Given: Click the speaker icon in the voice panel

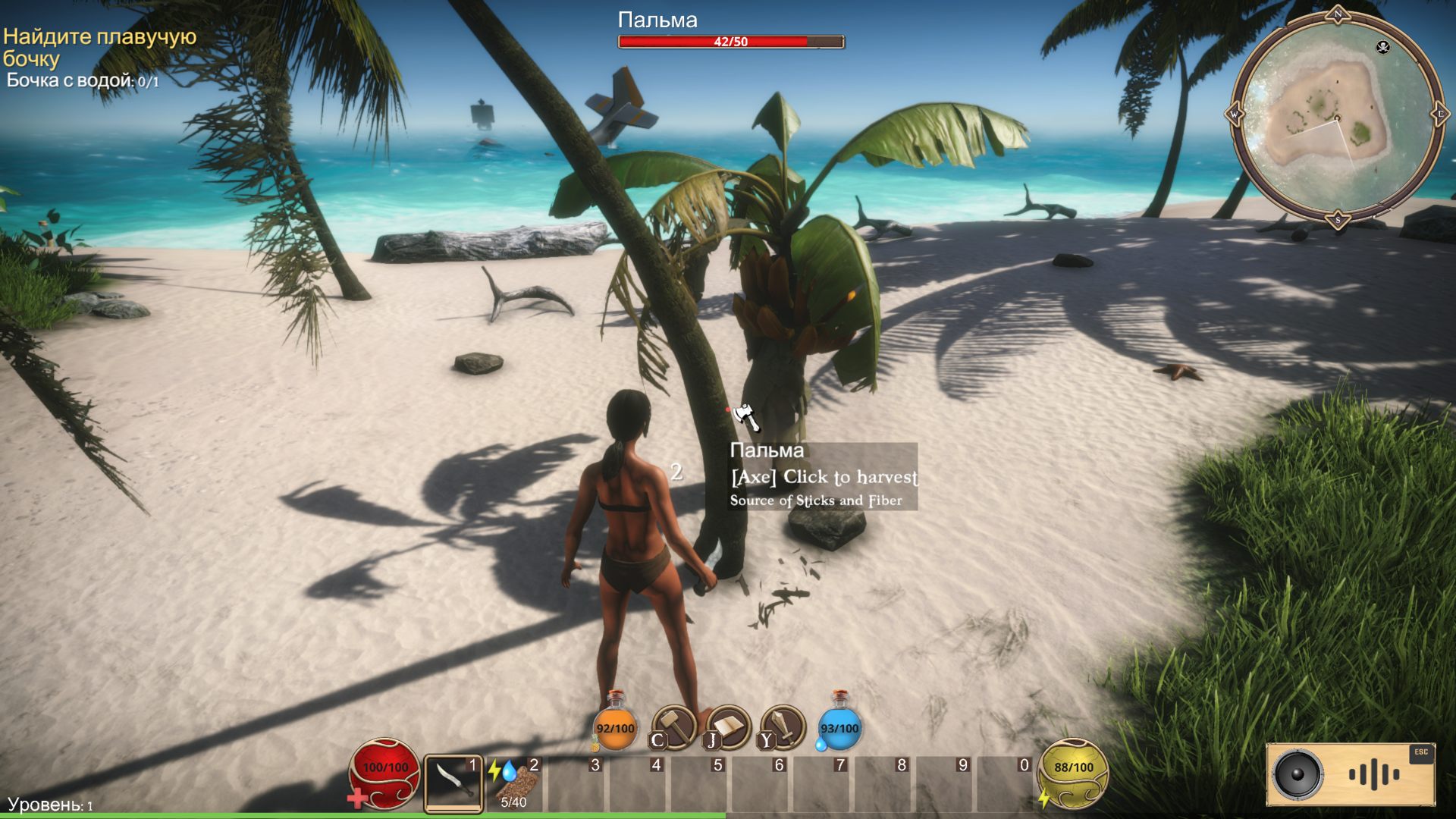Looking at the screenshot, I should [1298, 774].
